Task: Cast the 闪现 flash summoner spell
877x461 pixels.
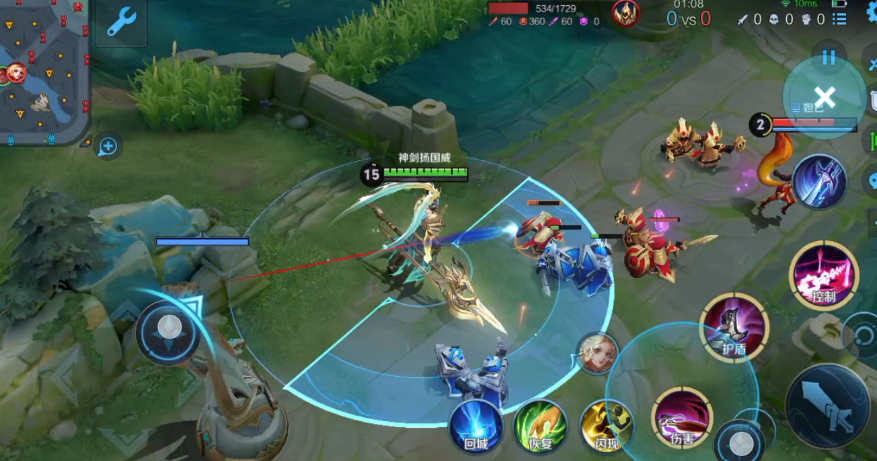Action: tap(606, 425)
